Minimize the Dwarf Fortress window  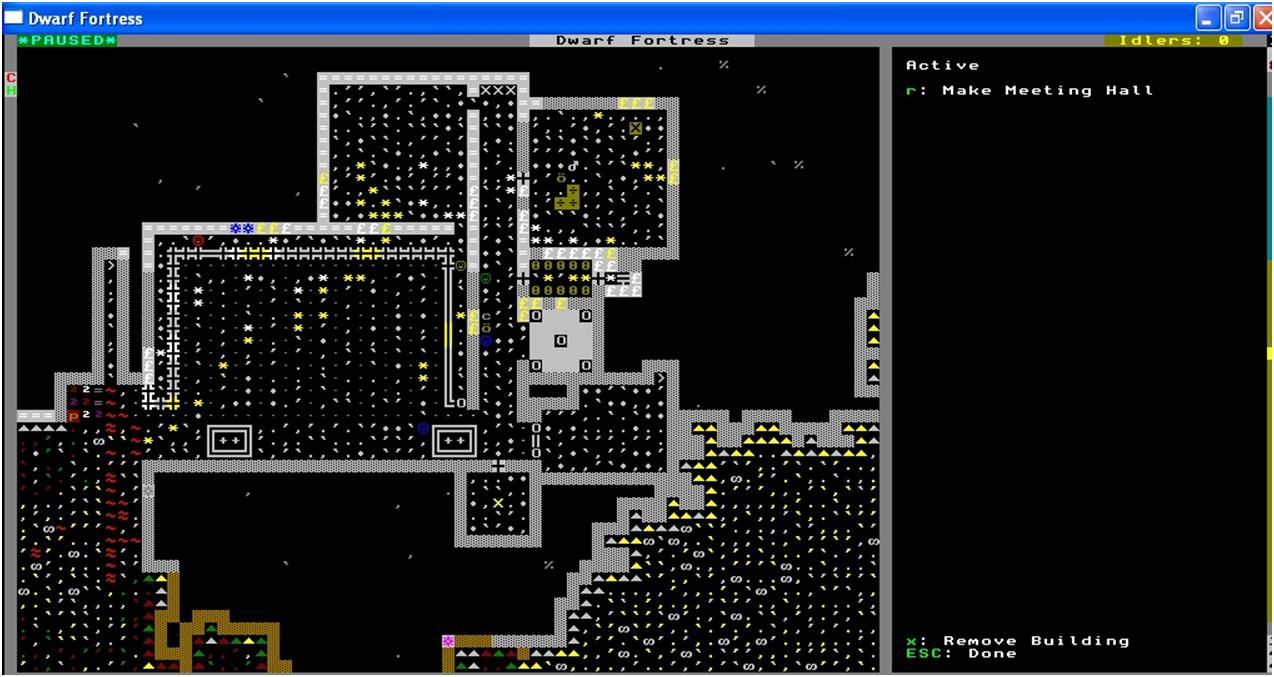1208,18
